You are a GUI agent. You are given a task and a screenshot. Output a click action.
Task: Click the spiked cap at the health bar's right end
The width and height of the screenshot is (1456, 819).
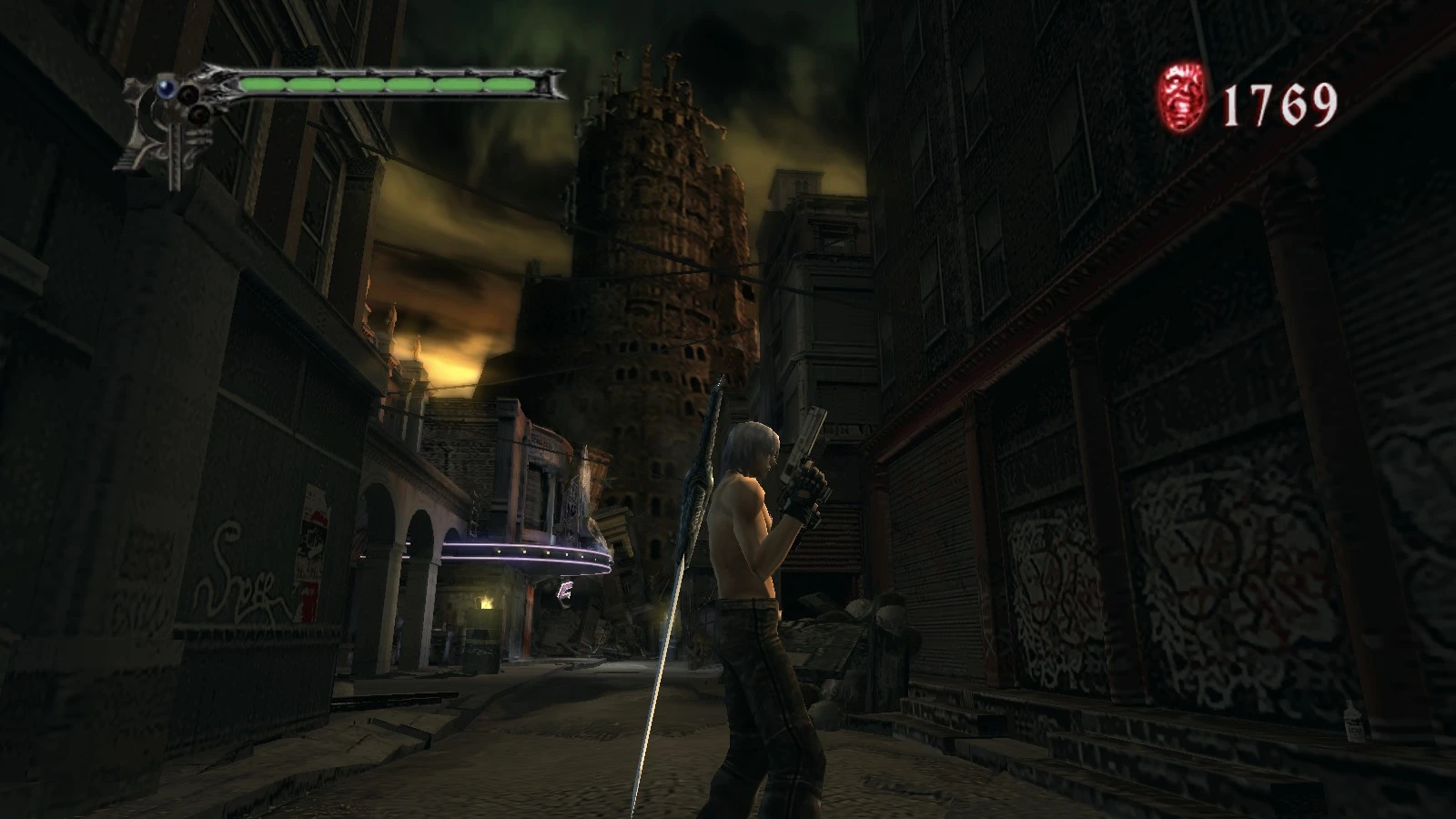point(552,82)
